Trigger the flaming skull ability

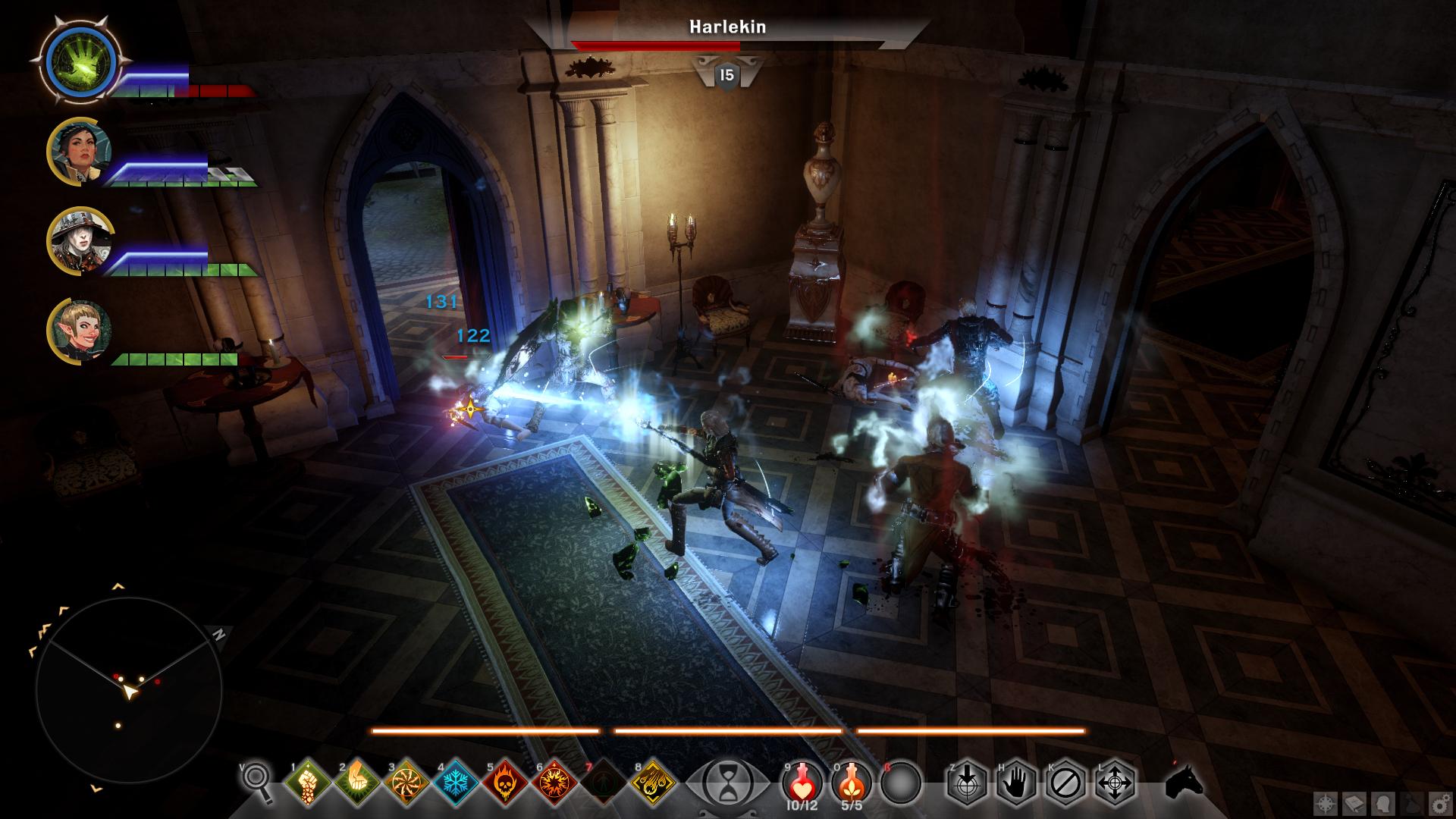click(507, 782)
